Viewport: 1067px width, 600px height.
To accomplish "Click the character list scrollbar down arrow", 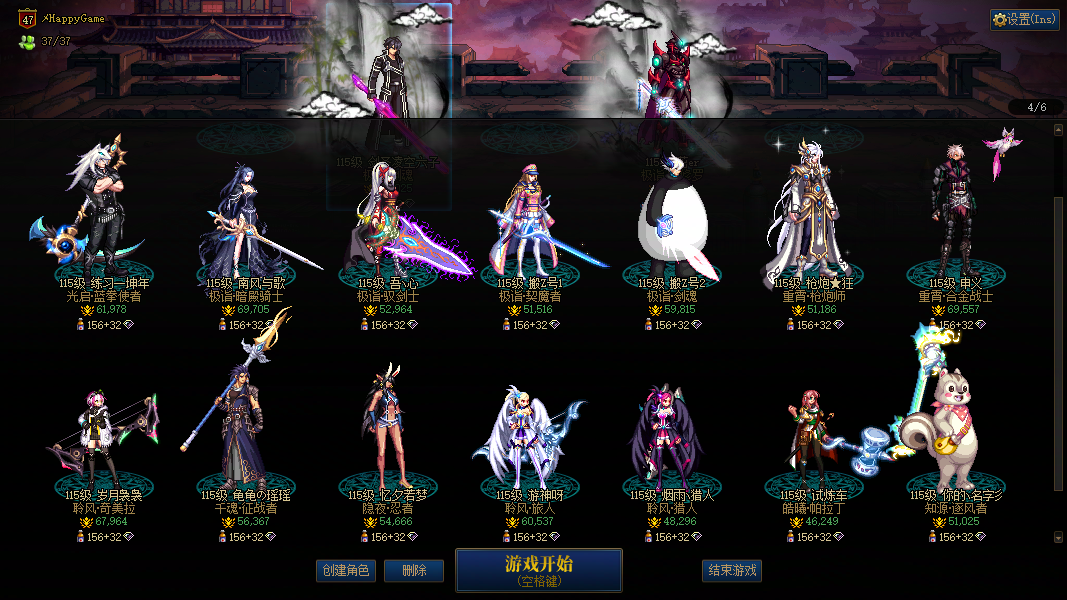I will (x=1059, y=537).
